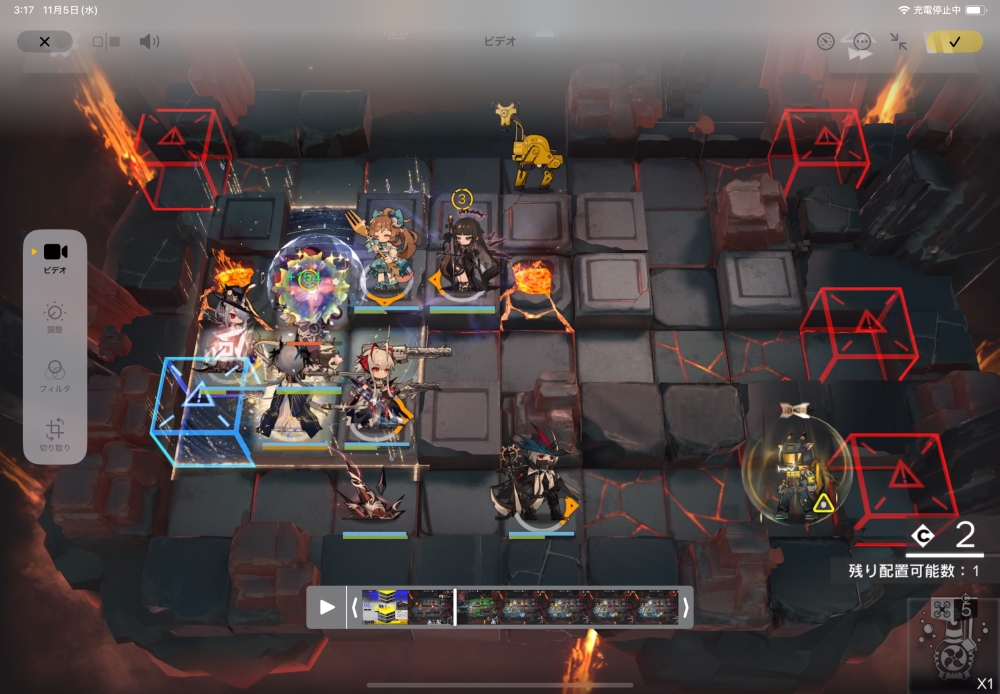Click the right trim handle of the timeline
This screenshot has height=694, width=1000.
pyautogui.click(x=685, y=607)
